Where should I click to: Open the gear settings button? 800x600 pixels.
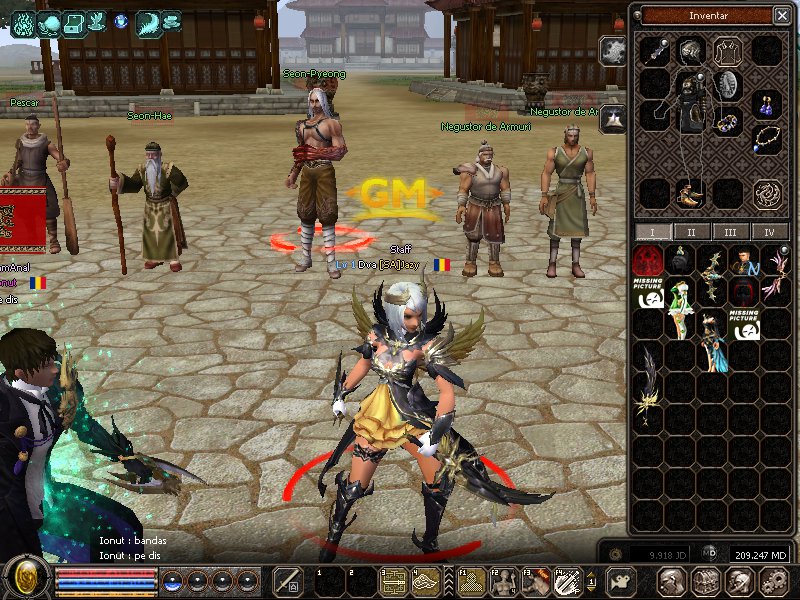point(774,580)
